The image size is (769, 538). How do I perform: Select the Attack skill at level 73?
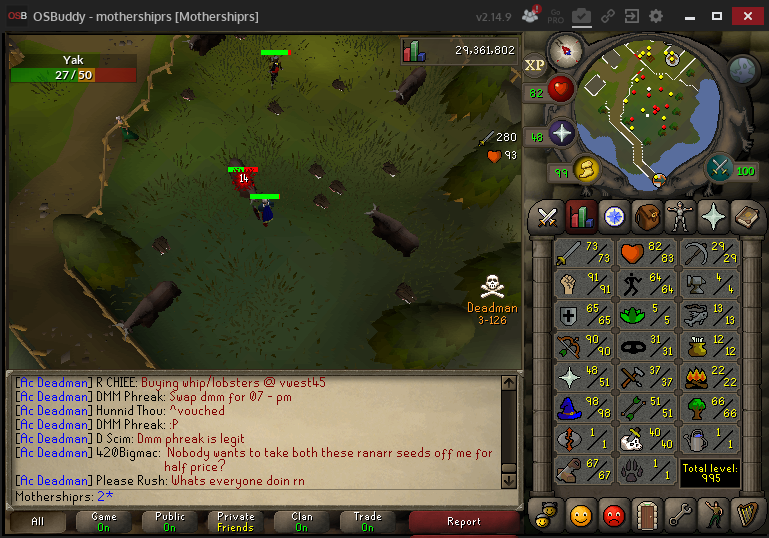(585, 253)
